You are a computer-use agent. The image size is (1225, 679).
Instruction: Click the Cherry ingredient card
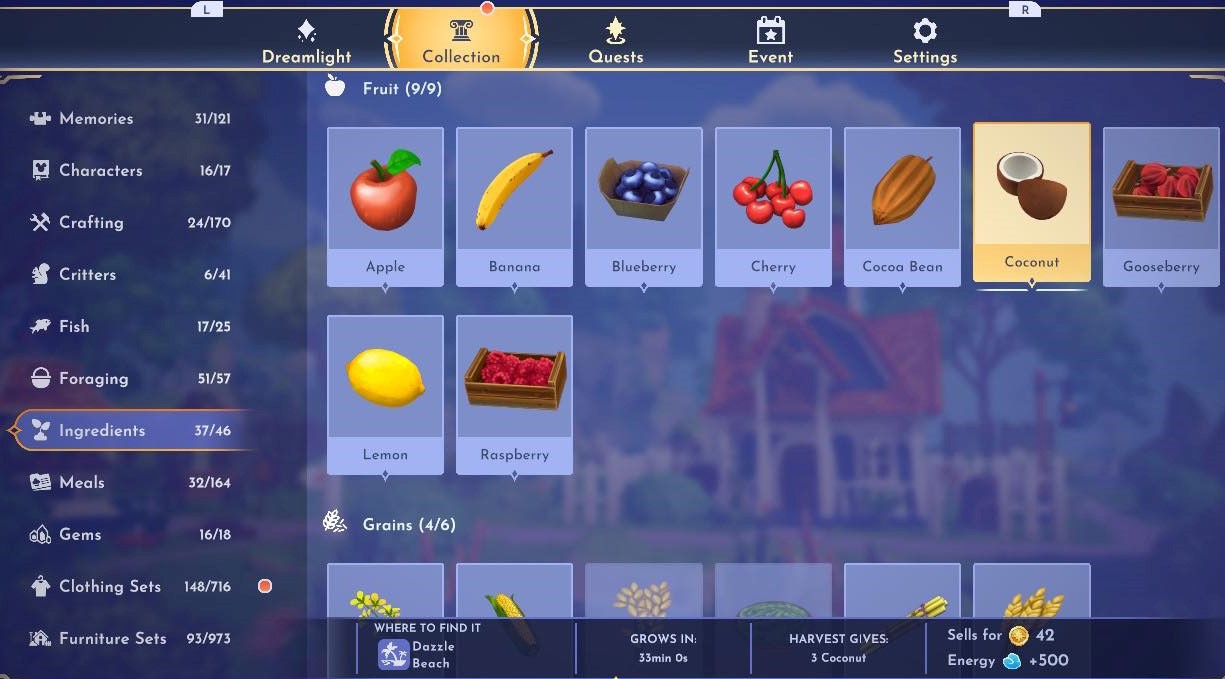(773, 205)
